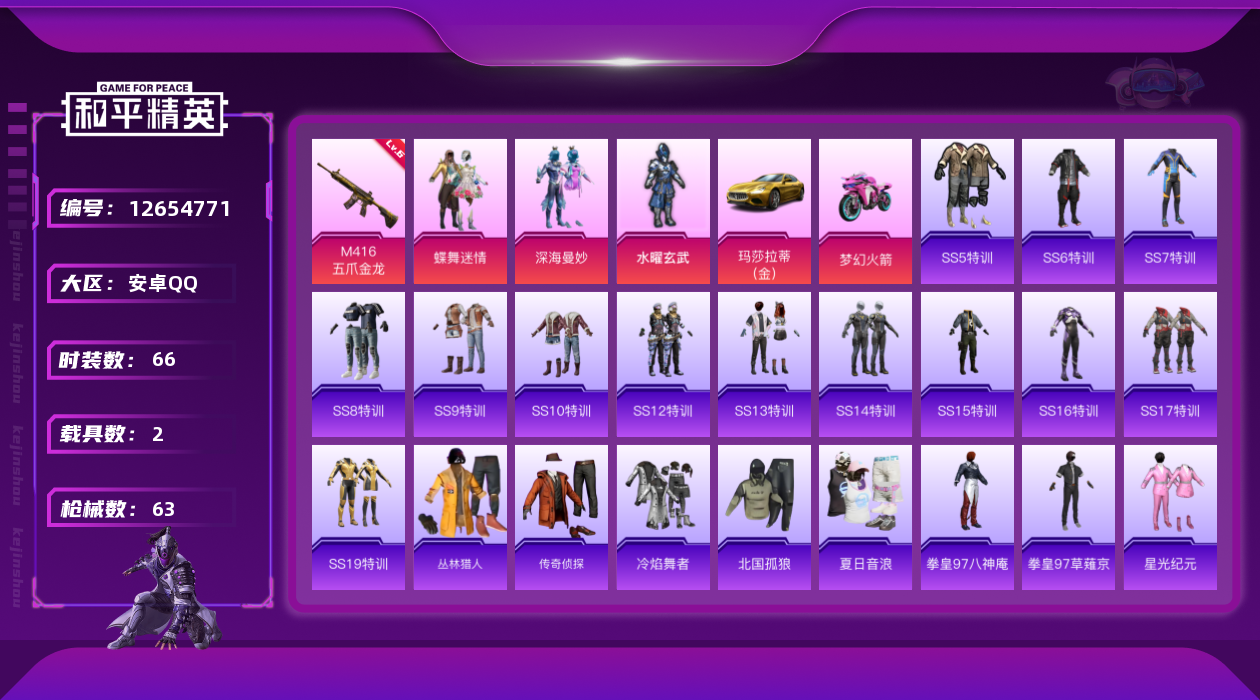
Task: View the 夏日音浪 outfit card
Action: (865, 517)
